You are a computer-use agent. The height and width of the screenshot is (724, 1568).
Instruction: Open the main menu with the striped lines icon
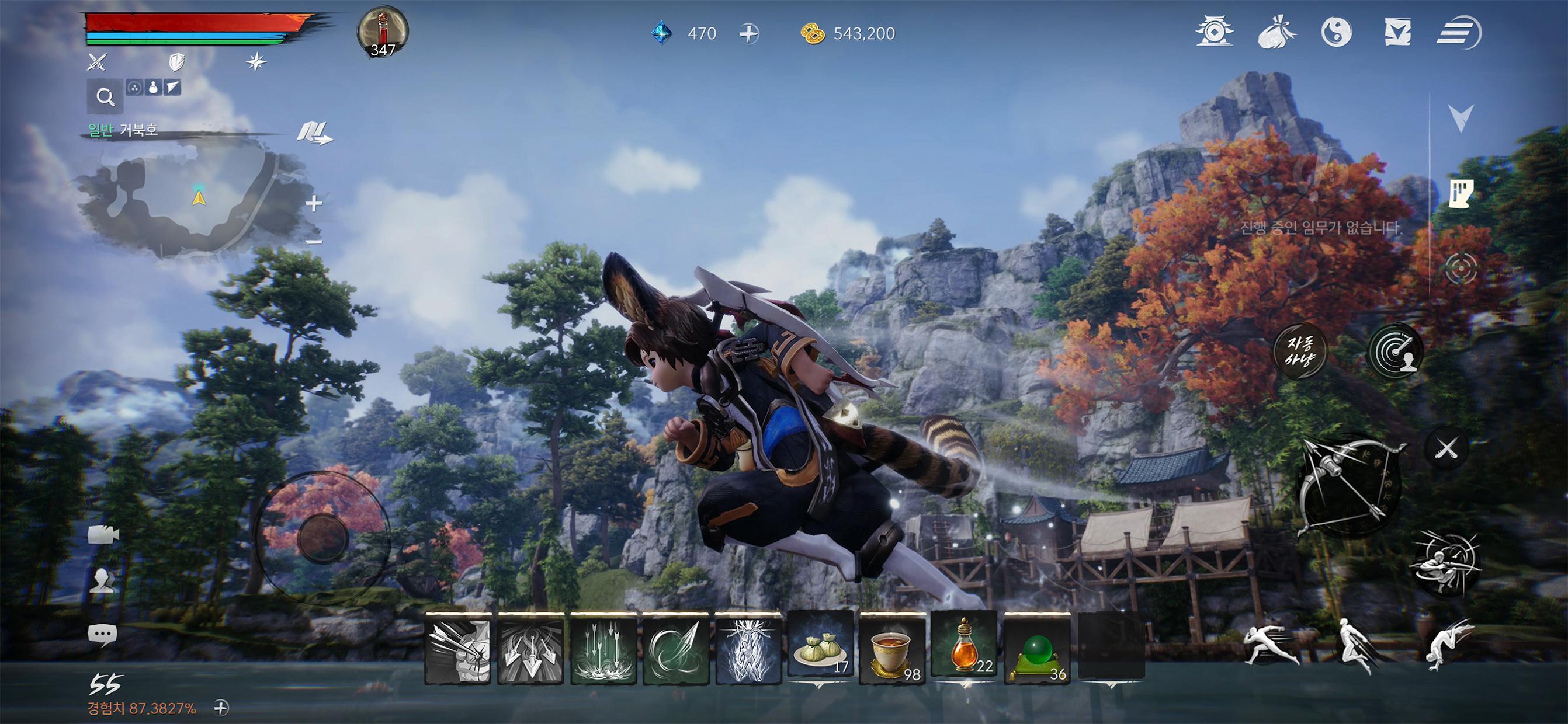pos(1458,32)
